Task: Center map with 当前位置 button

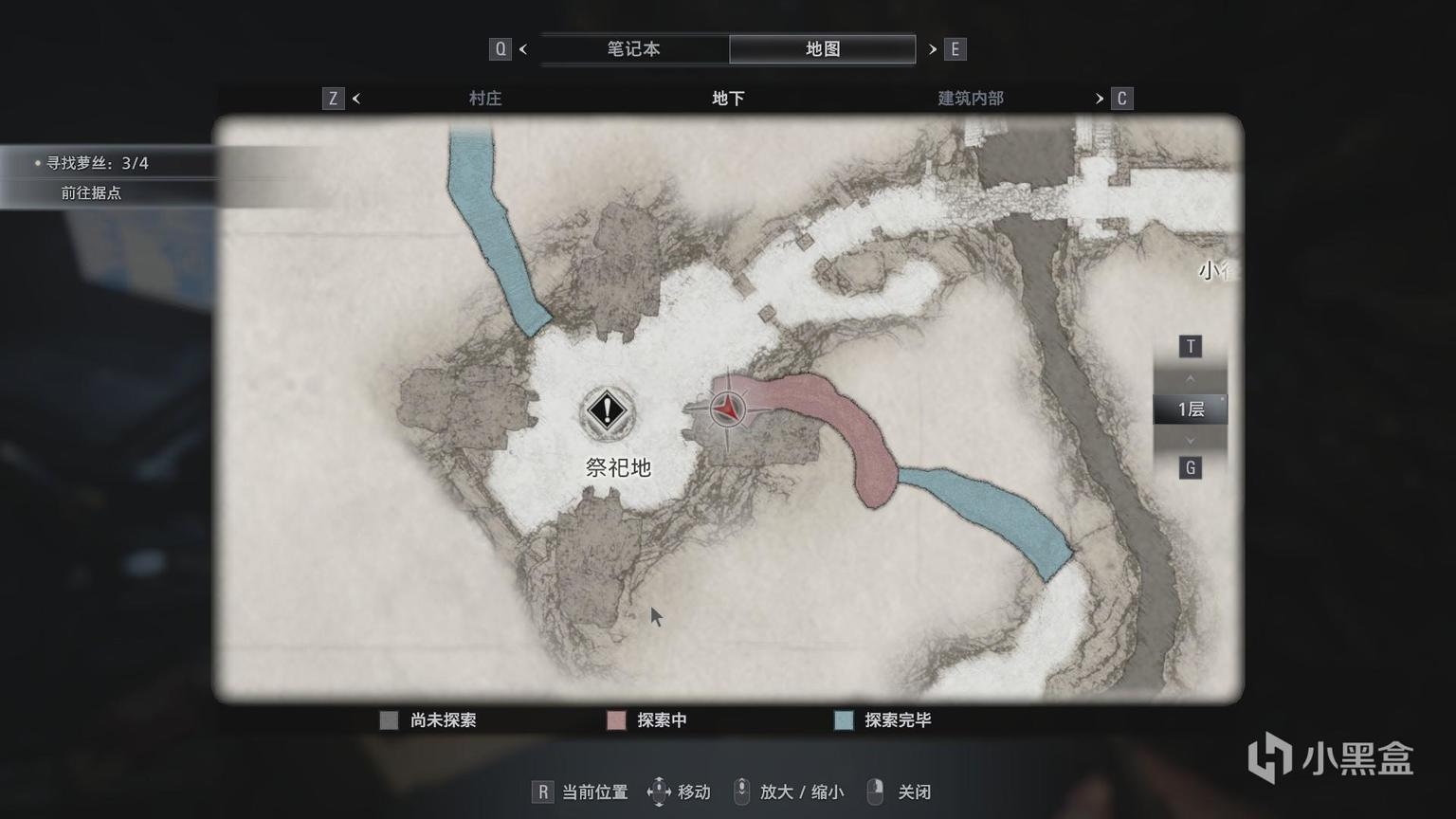Action: [580, 792]
